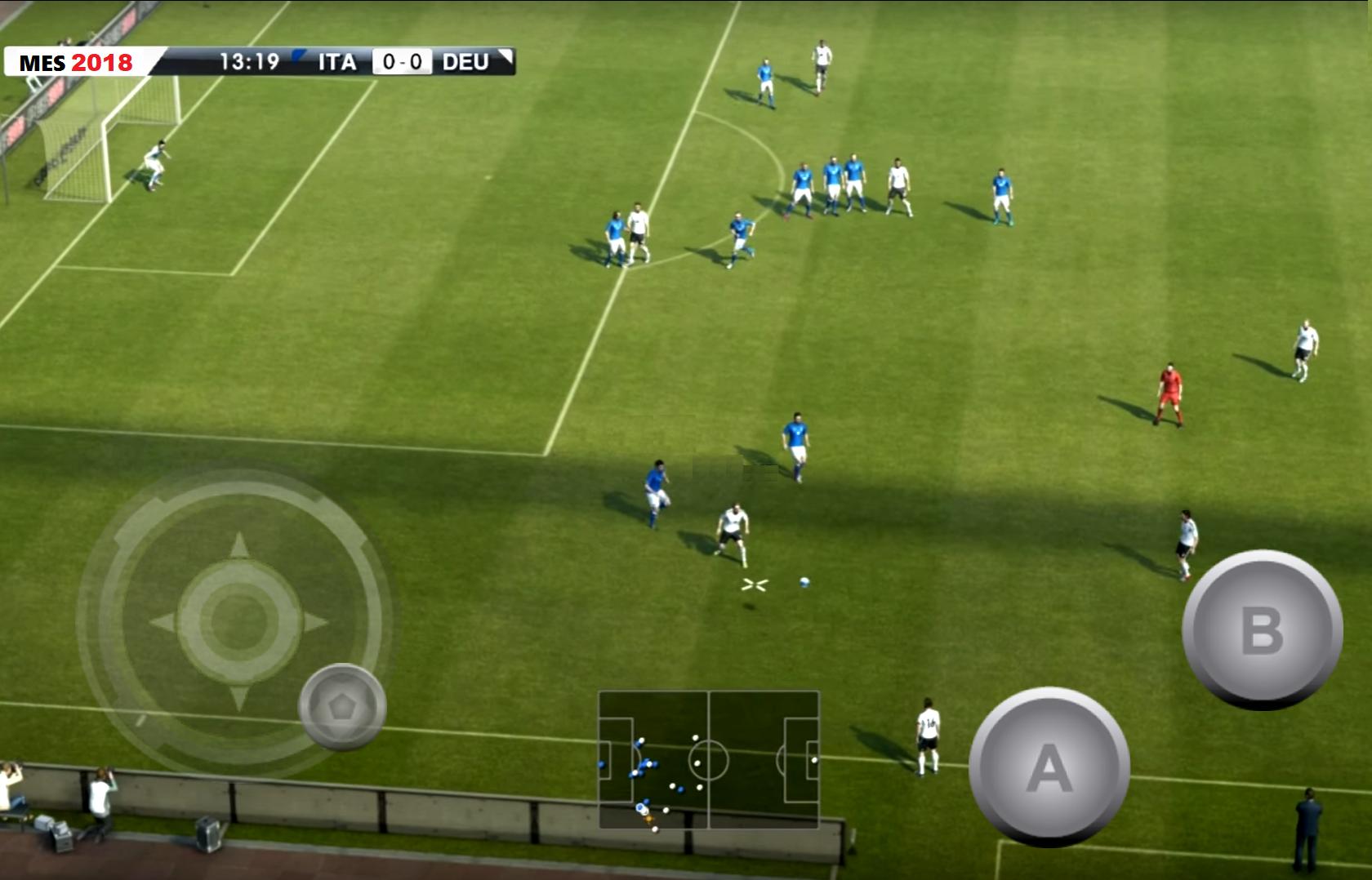Viewport: 1372px width, 880px height.
Task: Tap the MES 2018 logo badge
Action: pyautogui.click(x=78, y=61)
